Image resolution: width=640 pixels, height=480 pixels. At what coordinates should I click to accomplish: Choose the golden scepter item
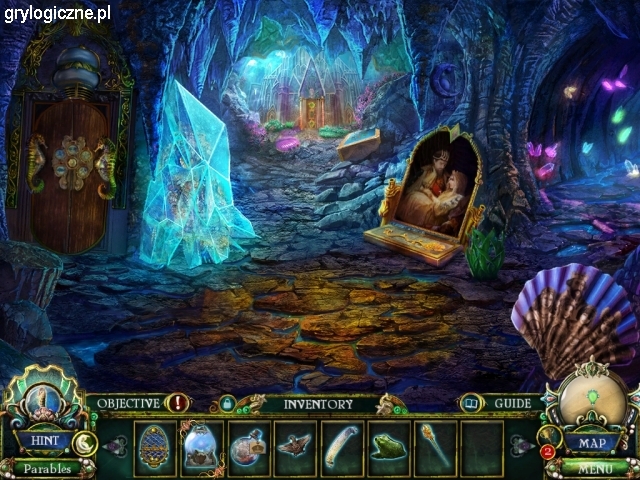(x=435, y=446)
